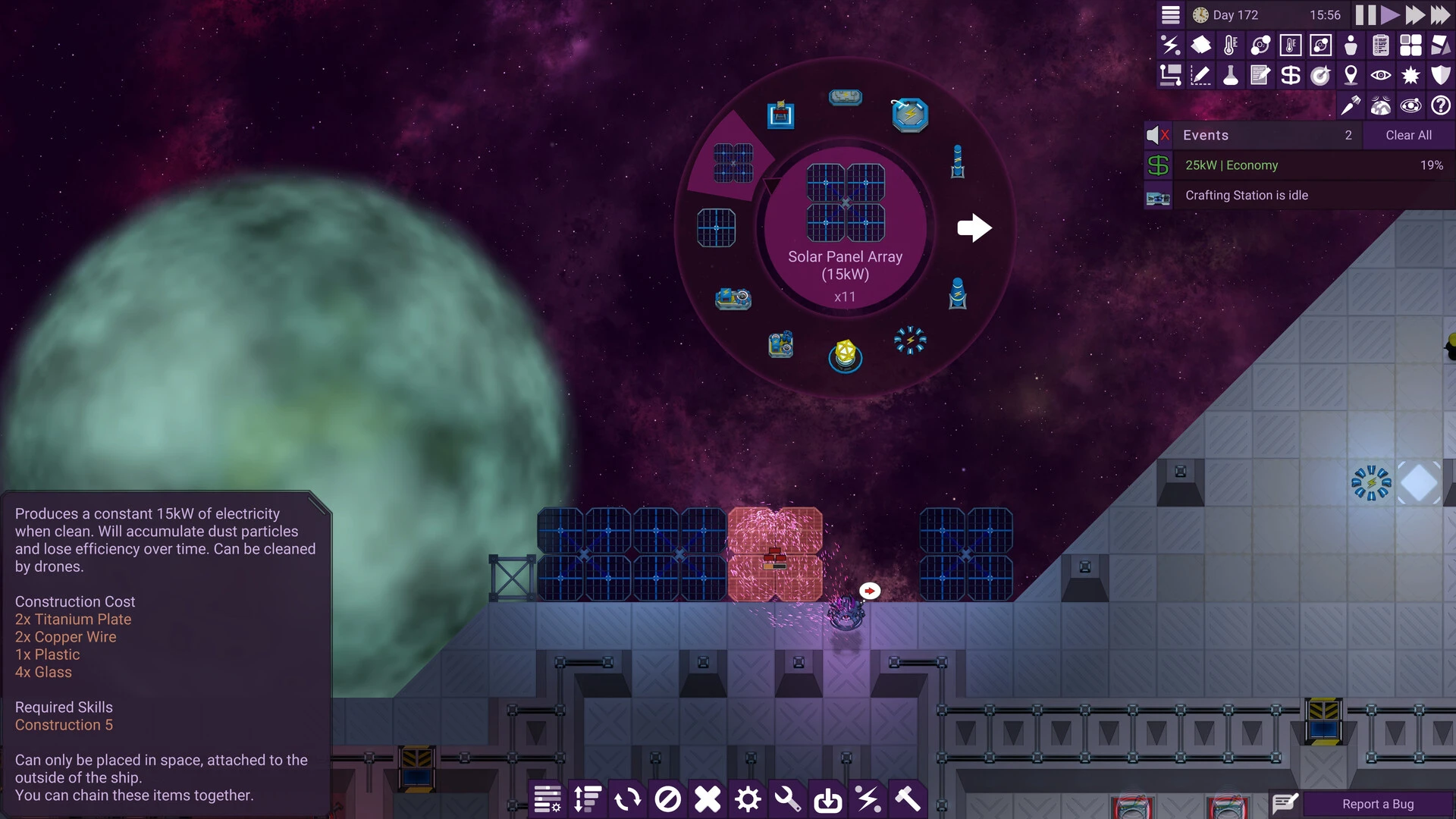1456x819 pixels.
Task: Click the Report a Bug button
Action: point(1377,805)
